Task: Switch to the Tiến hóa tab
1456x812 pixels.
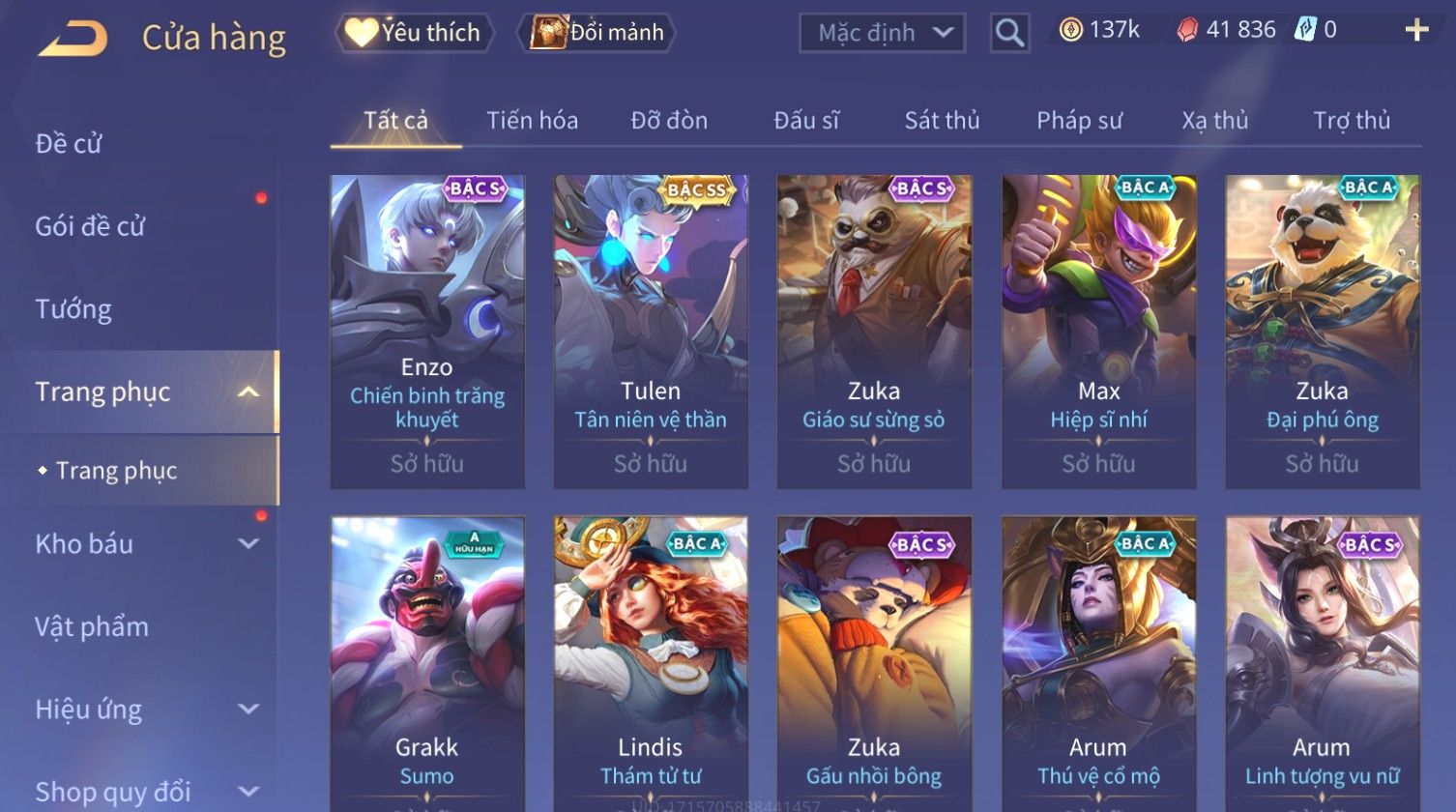Action: (532, 121)
